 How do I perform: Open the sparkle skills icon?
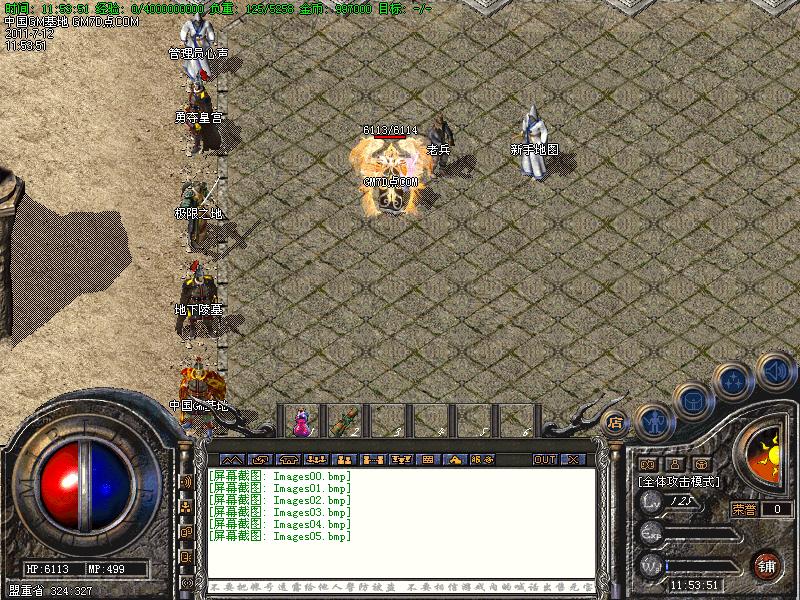point(734,381)
